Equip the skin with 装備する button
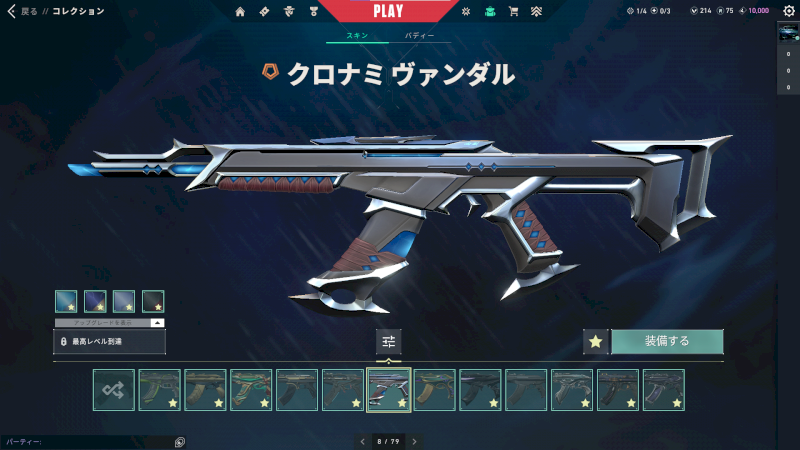Image resolution: width=800 pixels, height=450 pixels. point(667,341)
